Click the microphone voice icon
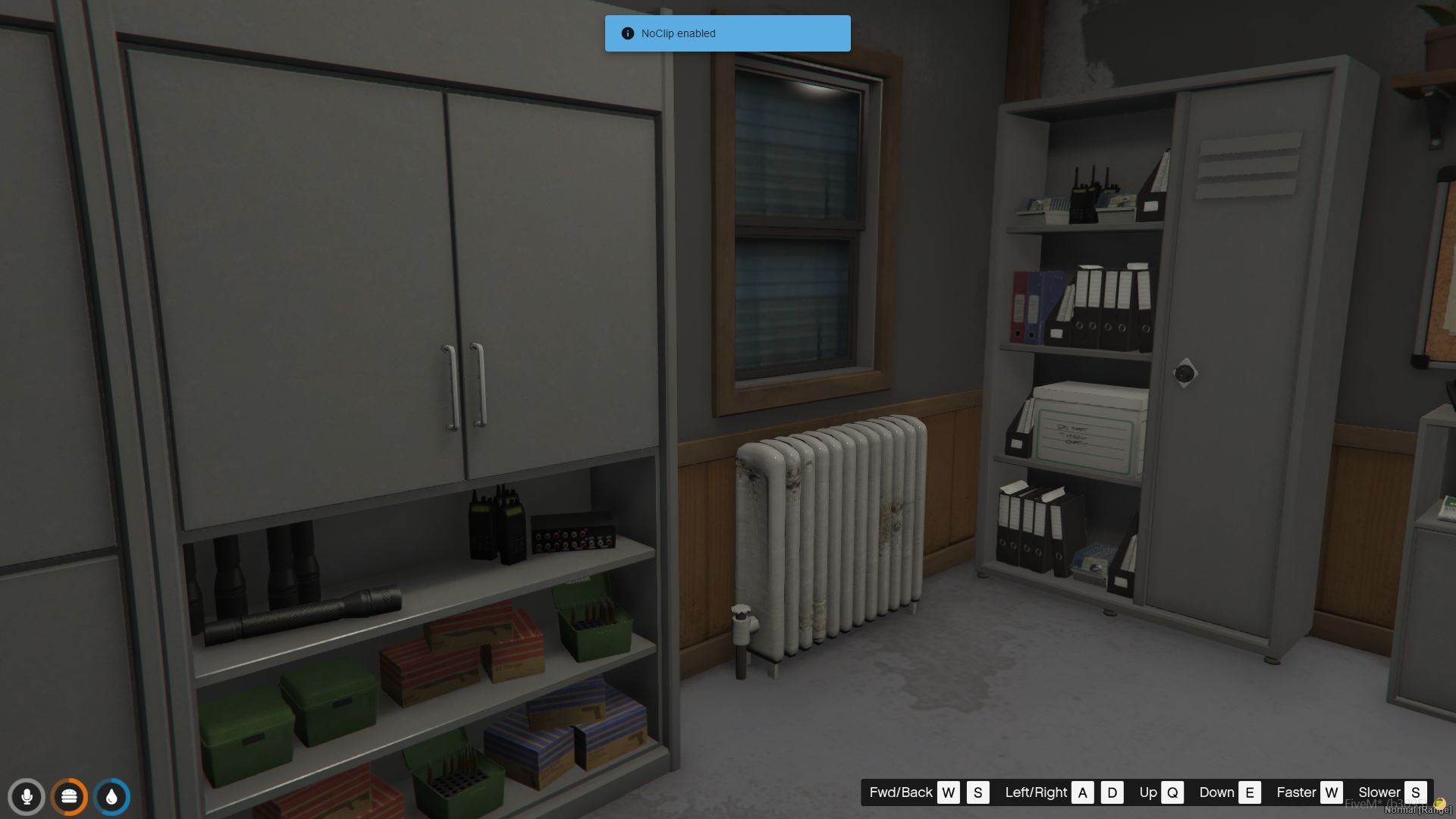Screen dimensions: 1456x819 pyautogui.click(x=27, y=797)
